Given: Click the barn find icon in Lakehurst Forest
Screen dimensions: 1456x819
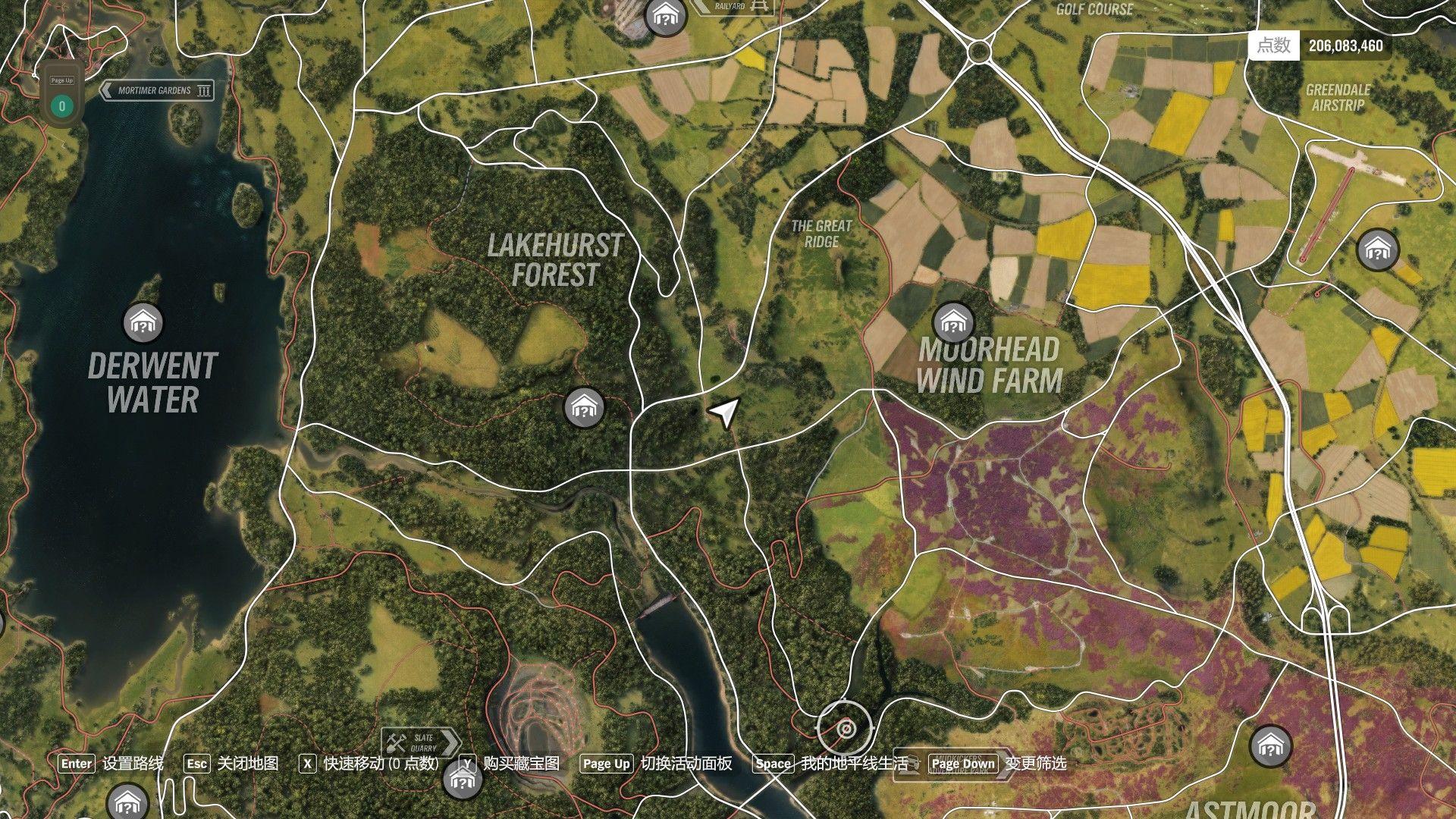Looking at the screenshot, I should click(584, 408).
